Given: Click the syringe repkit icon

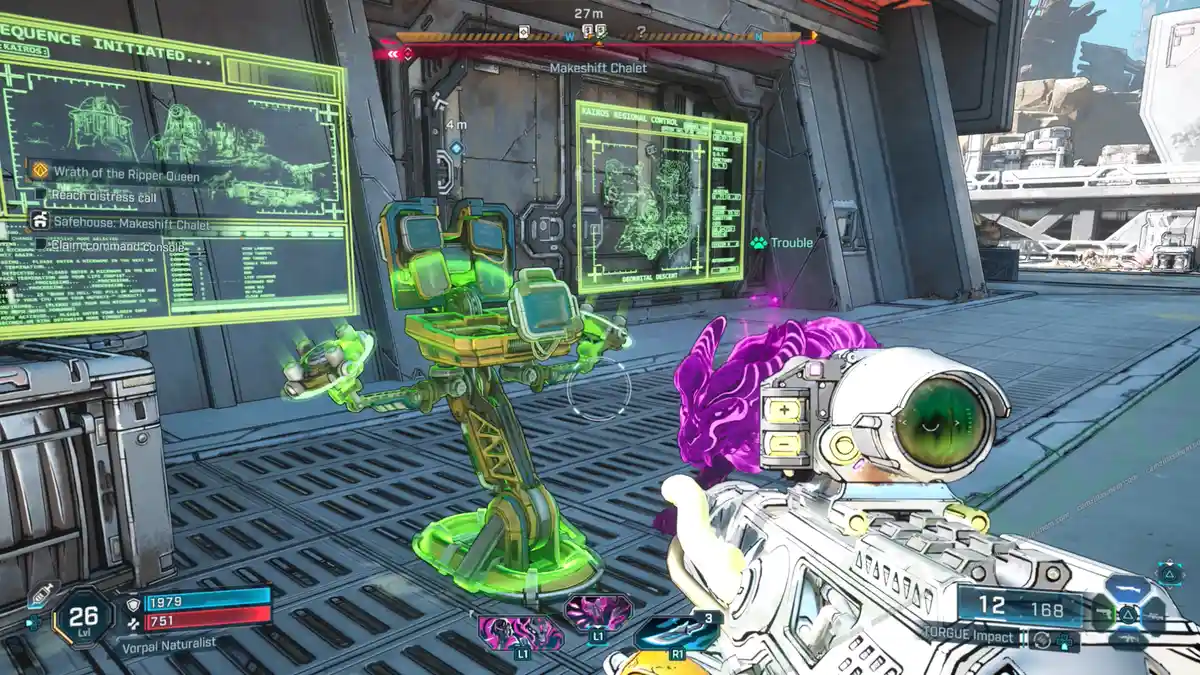Looking at the screenshot, I should coord(39,595).
